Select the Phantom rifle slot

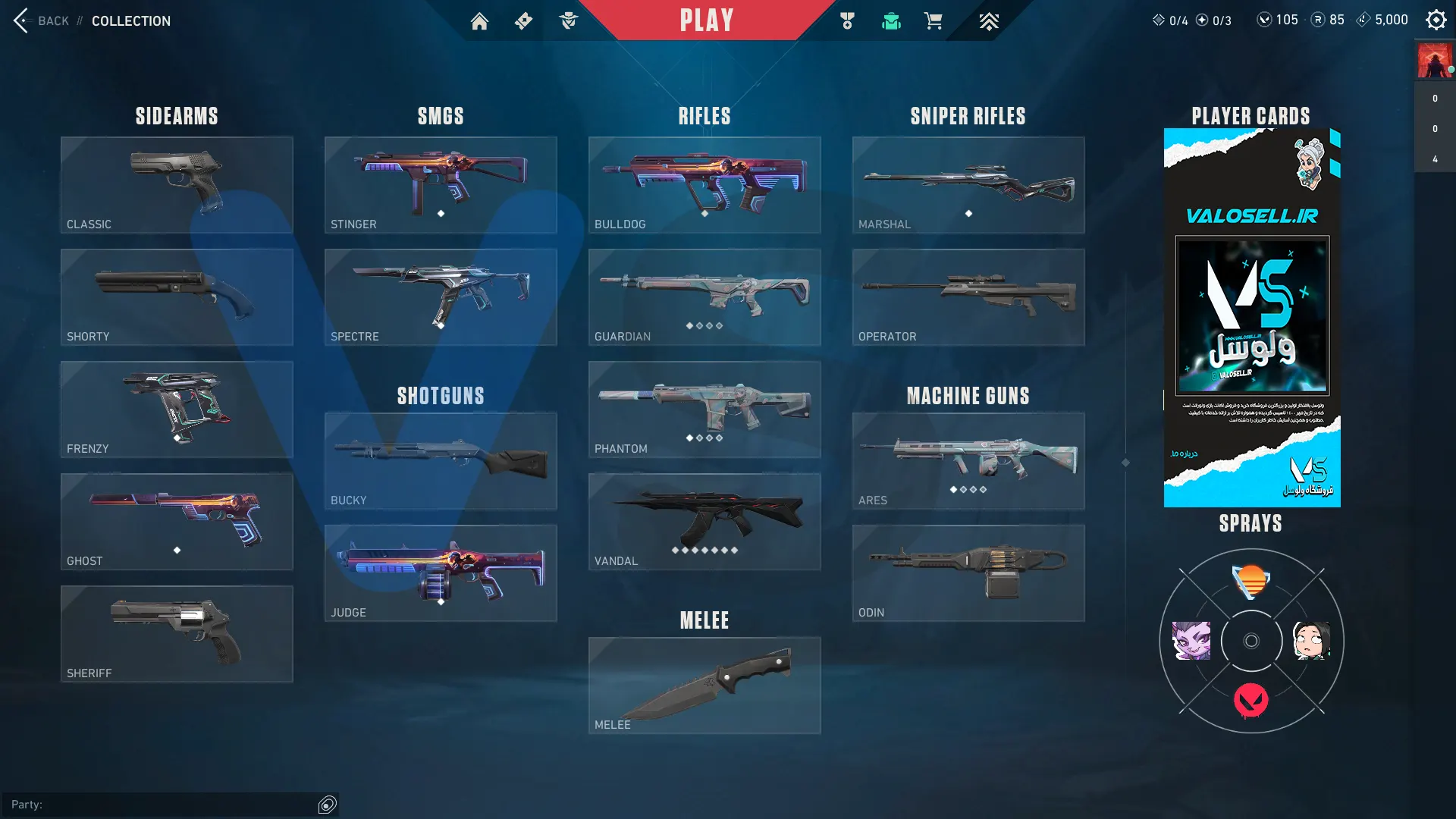pyautogui.click(x=704, y=409)
